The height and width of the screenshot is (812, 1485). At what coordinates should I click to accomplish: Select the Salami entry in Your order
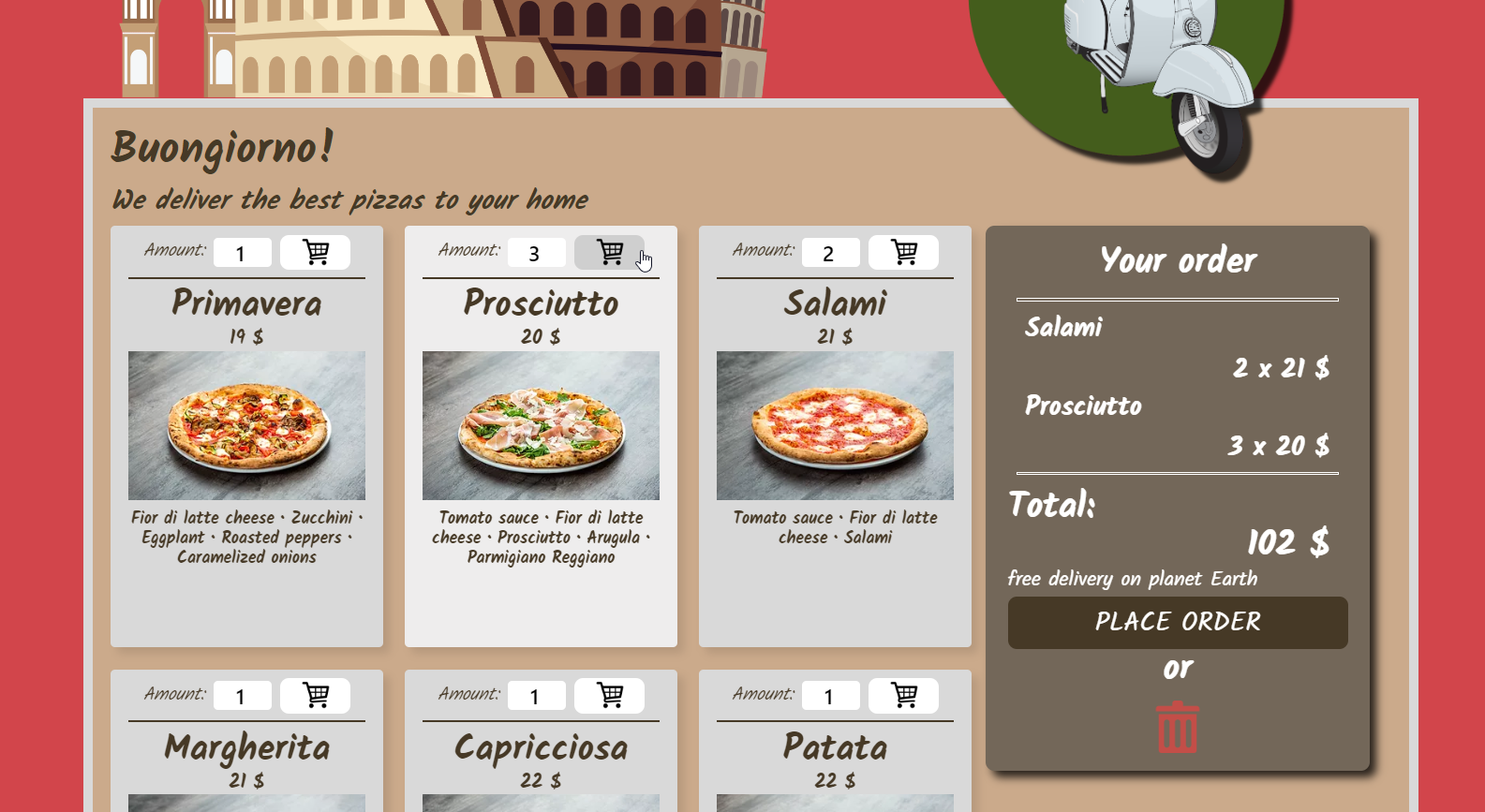click(x=1063, y=327)
